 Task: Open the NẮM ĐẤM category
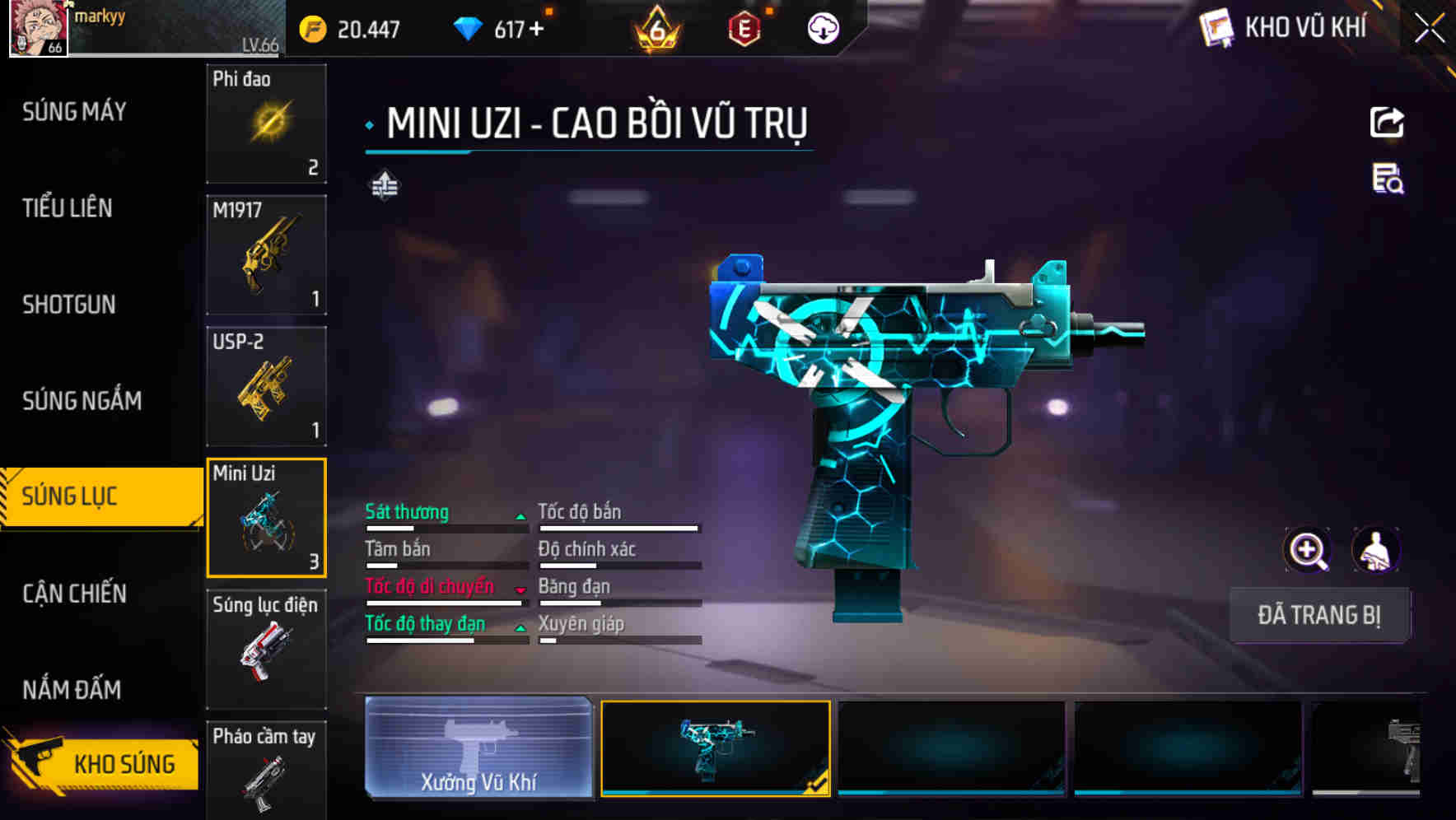72,690
